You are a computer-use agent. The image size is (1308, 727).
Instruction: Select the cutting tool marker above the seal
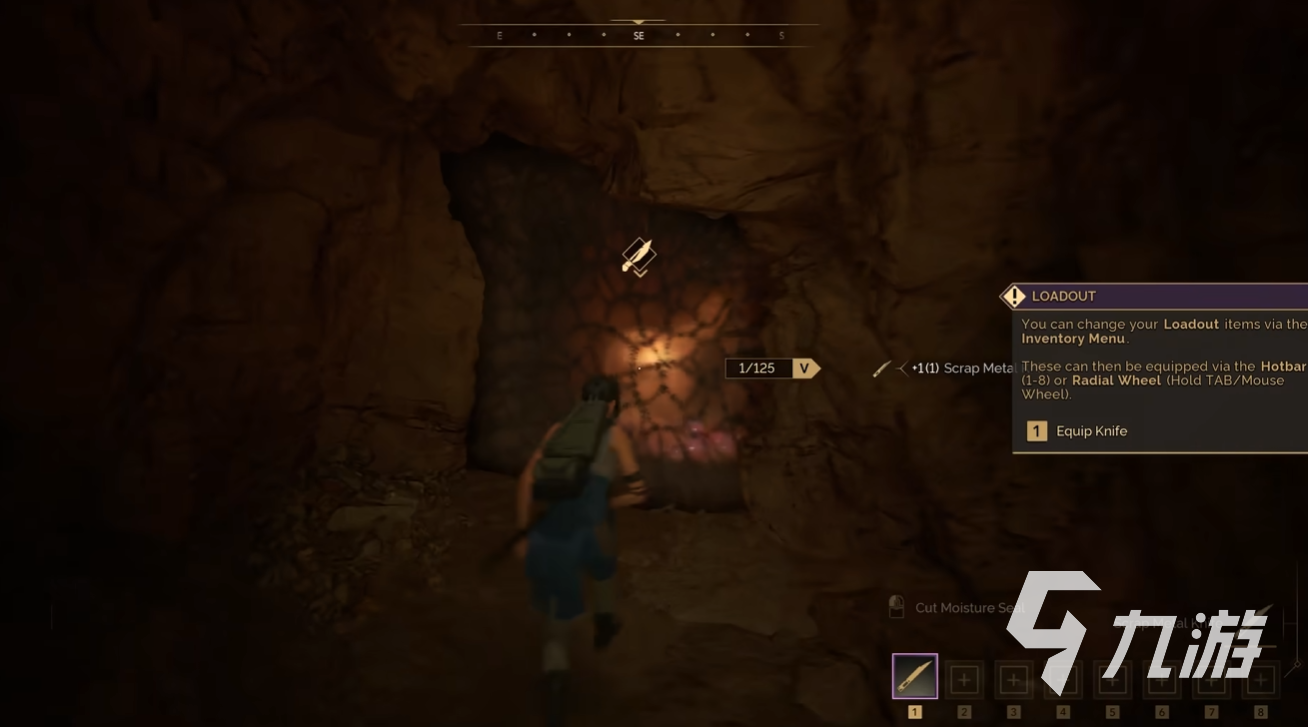[x=638, y=256]
